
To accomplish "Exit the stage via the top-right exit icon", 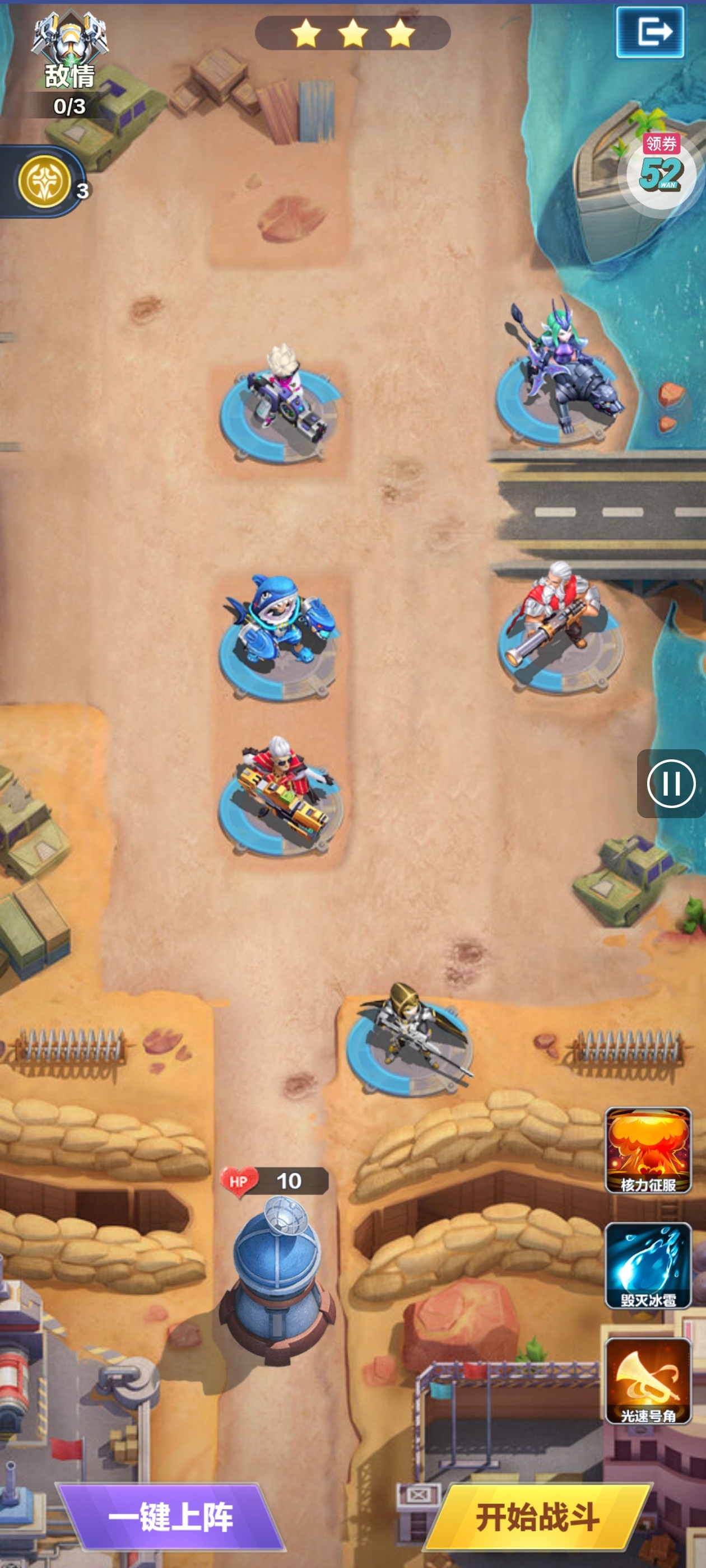I will click(650, 32).
